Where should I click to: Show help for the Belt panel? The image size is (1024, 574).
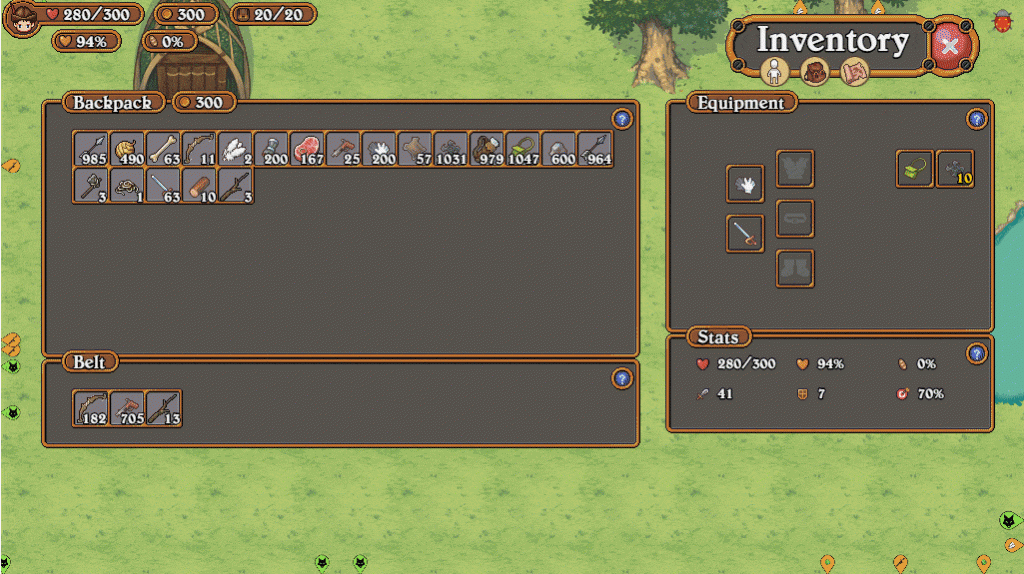pos(622,378)
